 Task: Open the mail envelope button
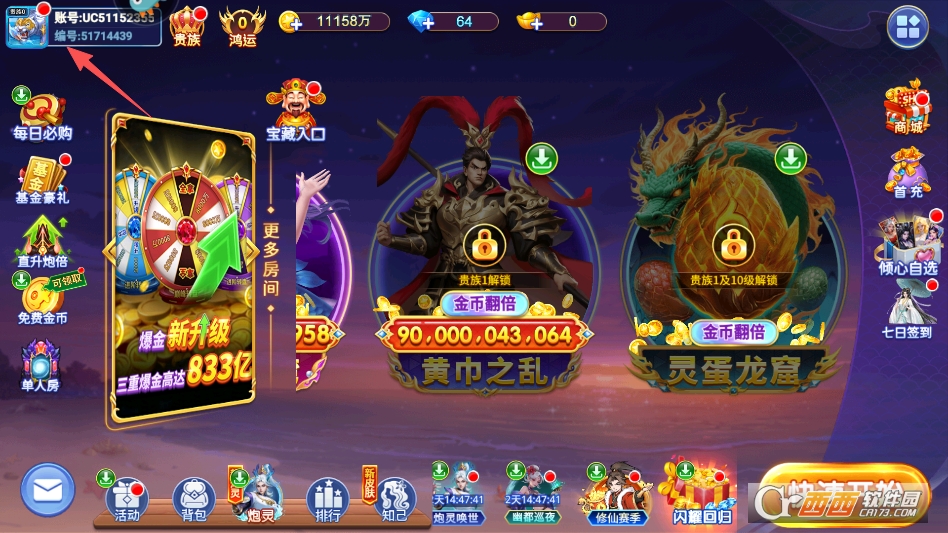(x=48, y=490)
